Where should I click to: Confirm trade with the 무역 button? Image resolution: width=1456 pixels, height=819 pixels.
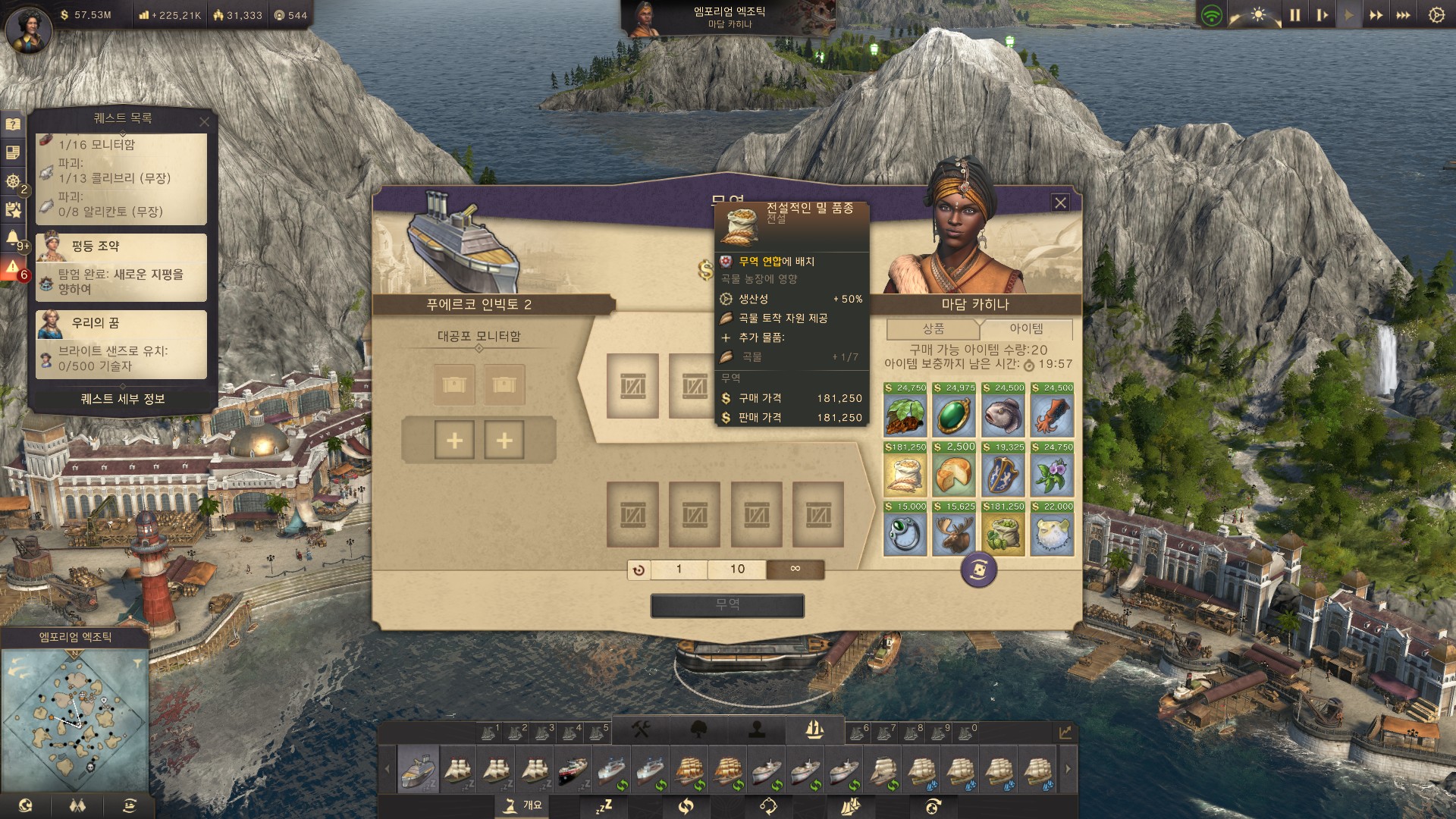(727, 605)
